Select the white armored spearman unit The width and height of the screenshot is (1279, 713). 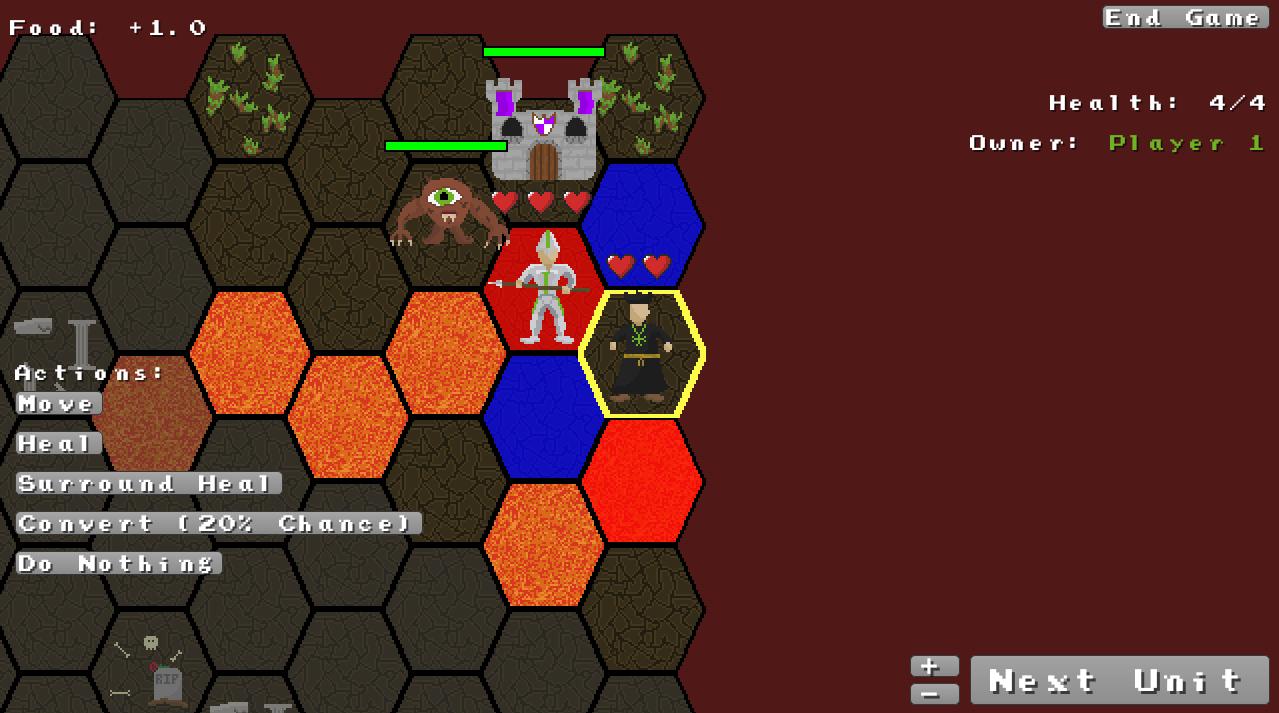coord(546,290)
